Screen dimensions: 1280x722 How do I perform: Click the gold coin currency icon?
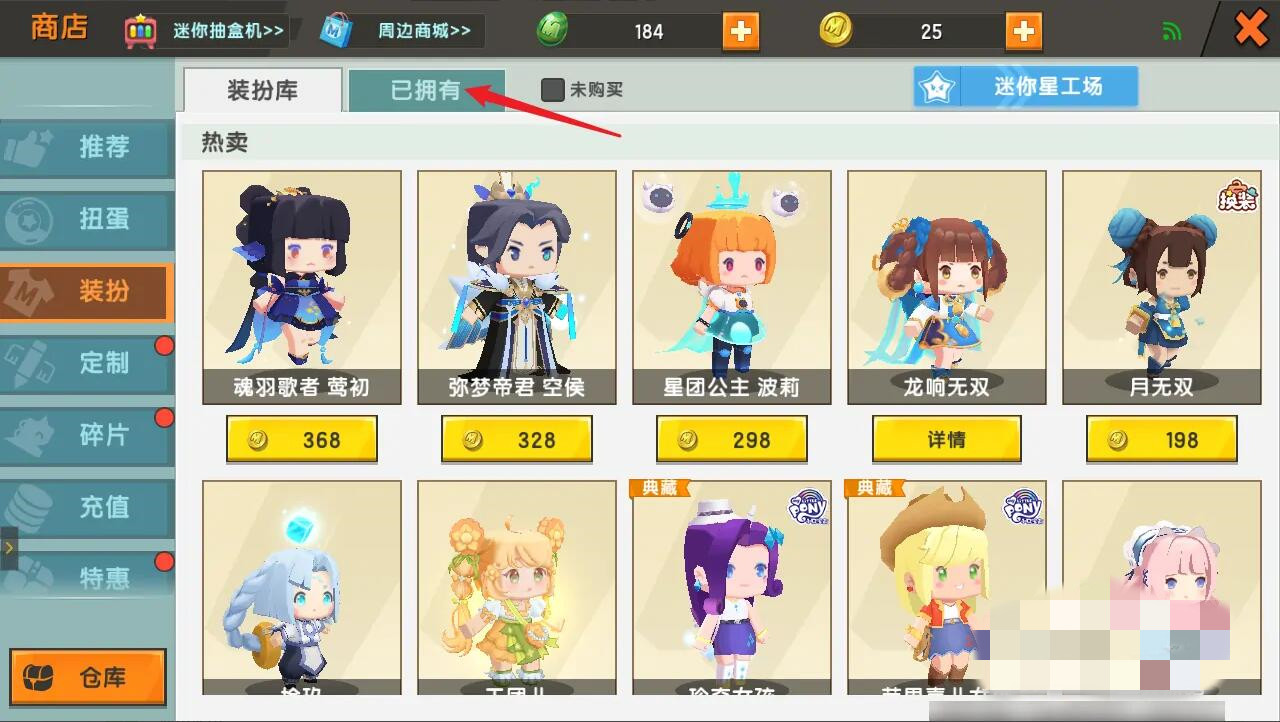coord(837,29)
